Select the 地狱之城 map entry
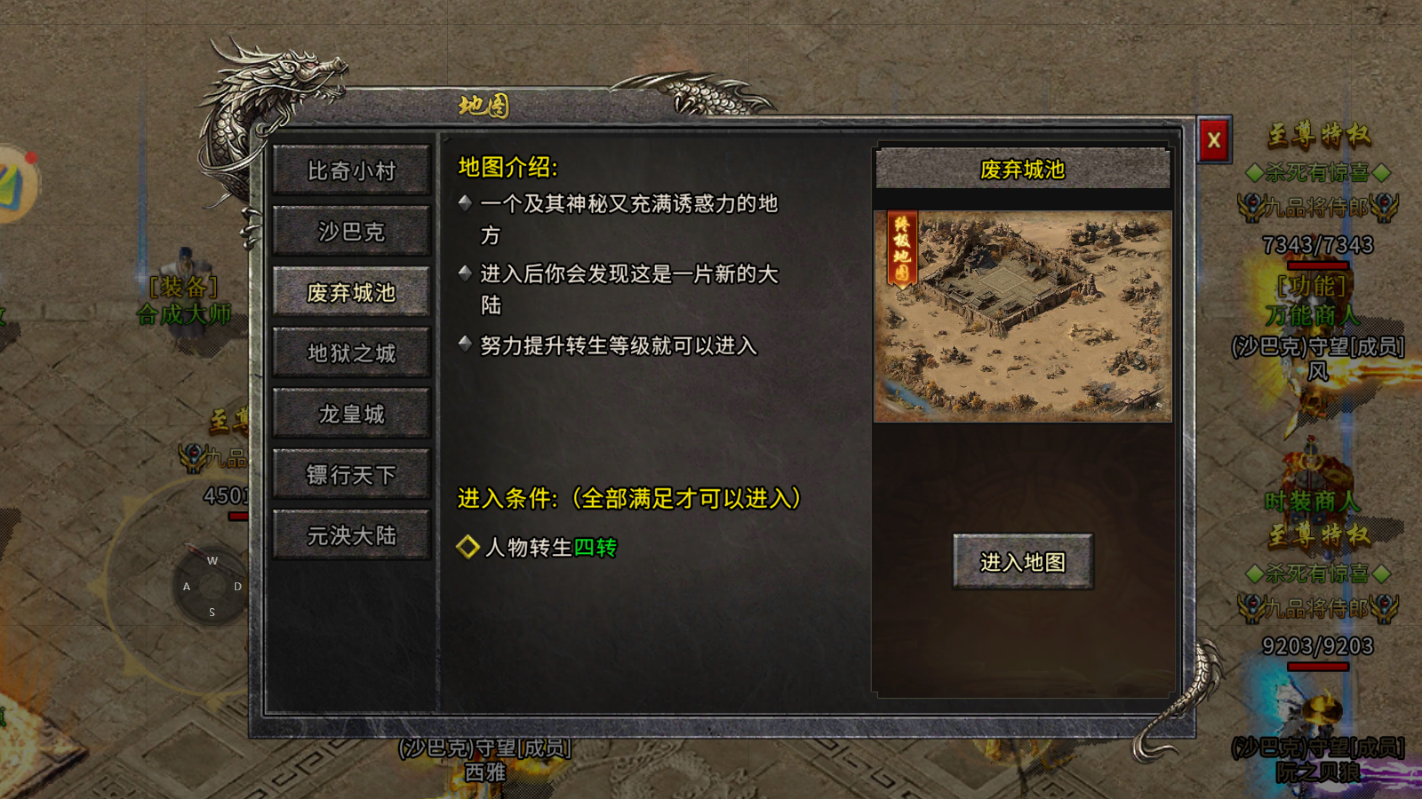 click(351, 352)
